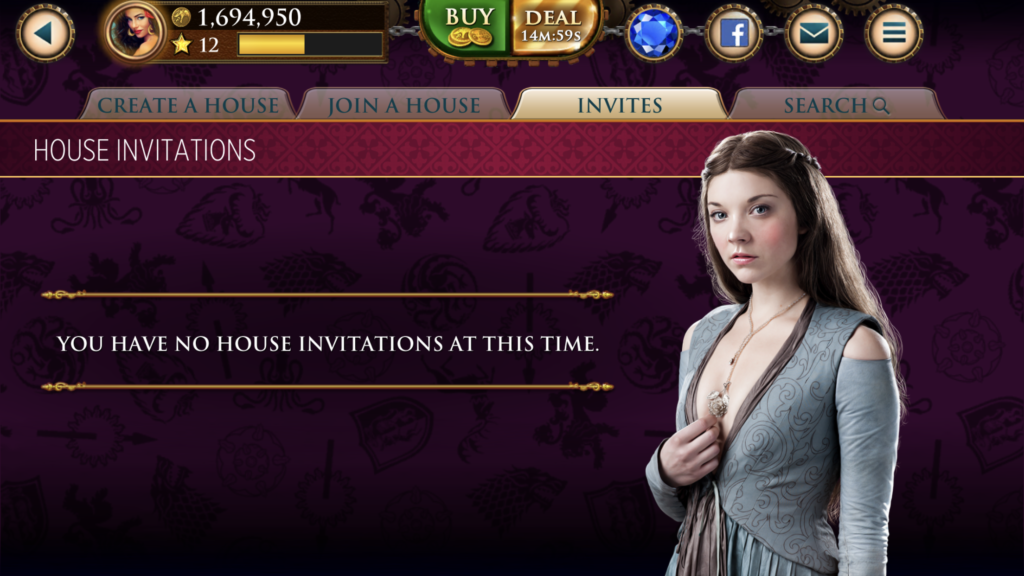The image size is (1024, 576).
Task: Tap the green Buy coins button
Action: (x=468, y=27)
